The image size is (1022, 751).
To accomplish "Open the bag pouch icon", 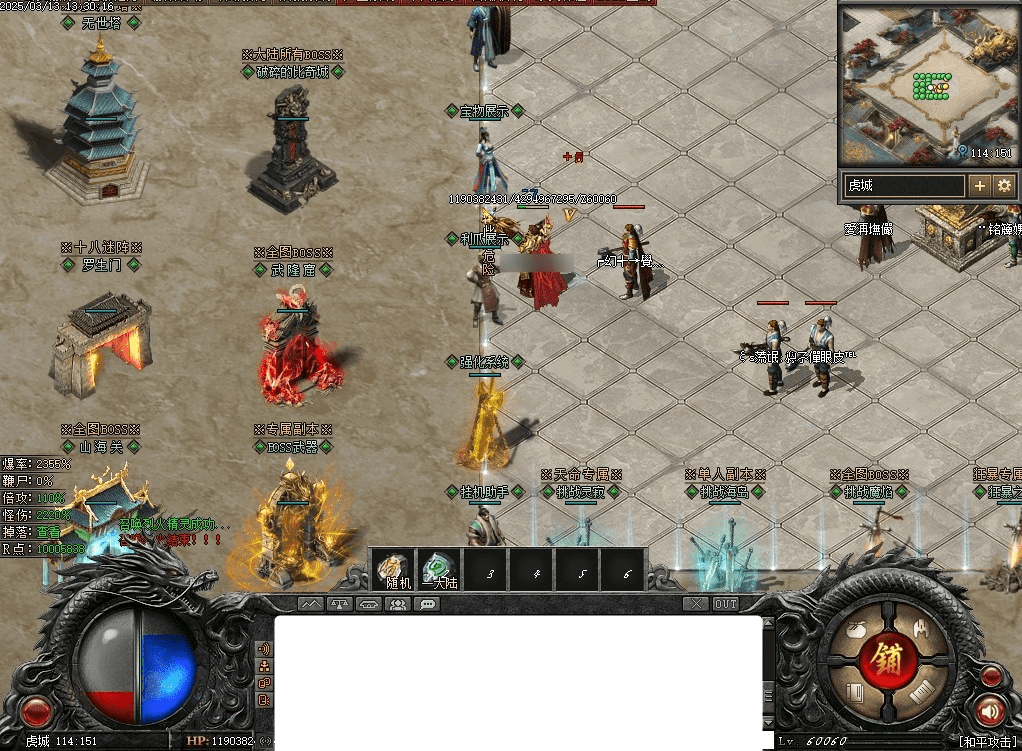I will coord(855,632).
